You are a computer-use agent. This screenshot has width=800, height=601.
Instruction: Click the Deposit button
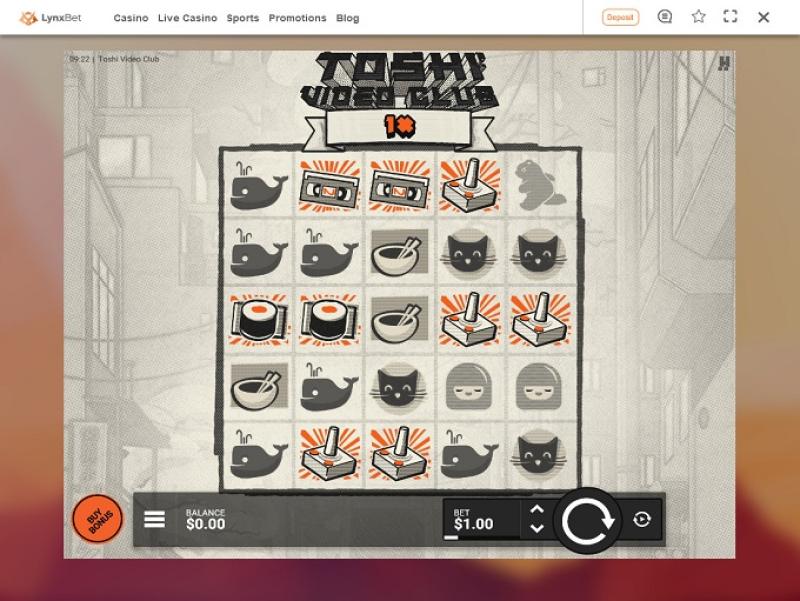[620, 17]
